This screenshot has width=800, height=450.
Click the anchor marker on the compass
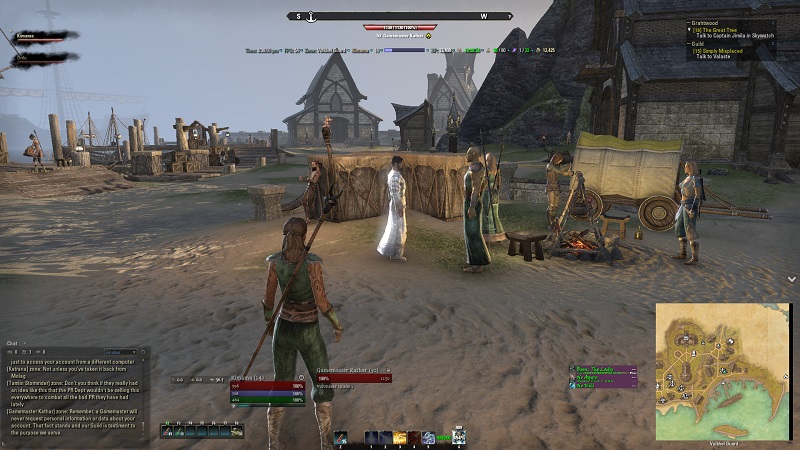(x=311, y=16)
